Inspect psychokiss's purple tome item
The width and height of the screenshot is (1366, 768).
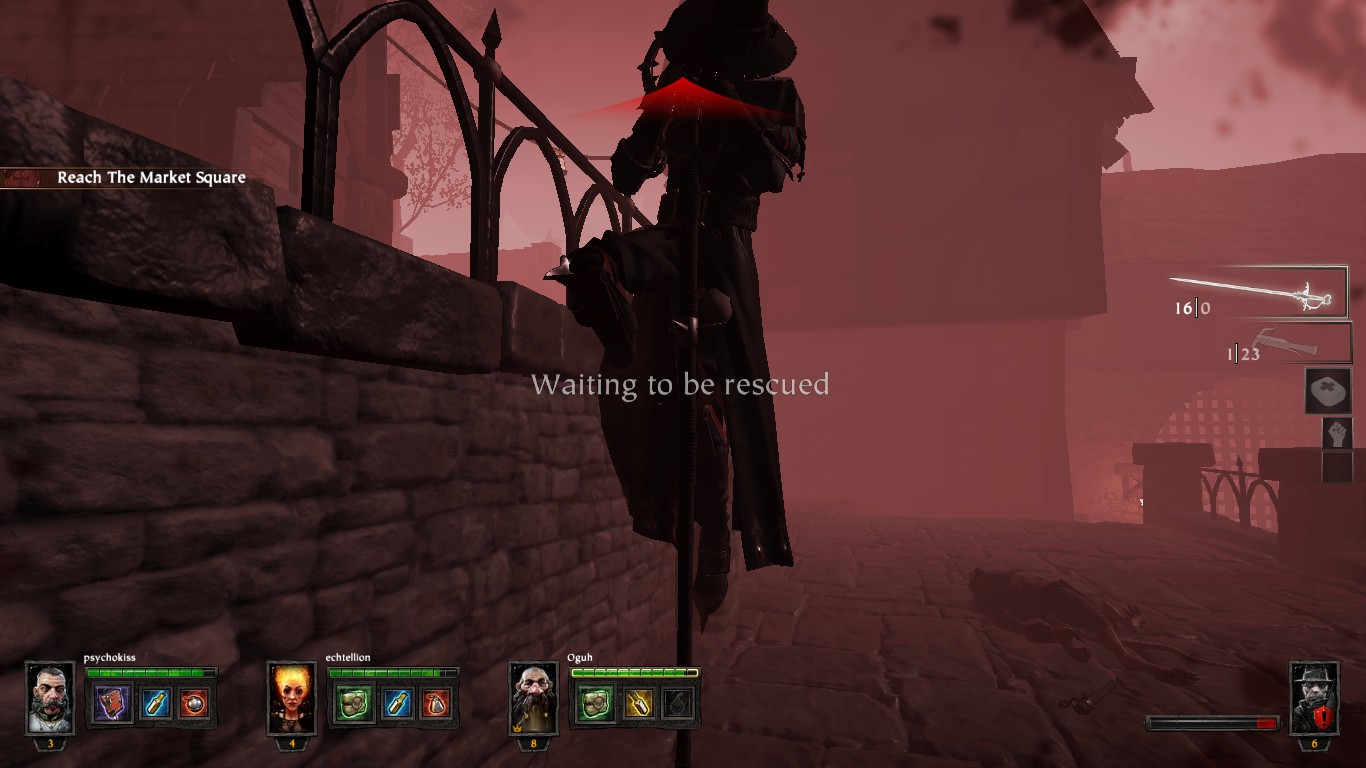[x=112, y=703]
